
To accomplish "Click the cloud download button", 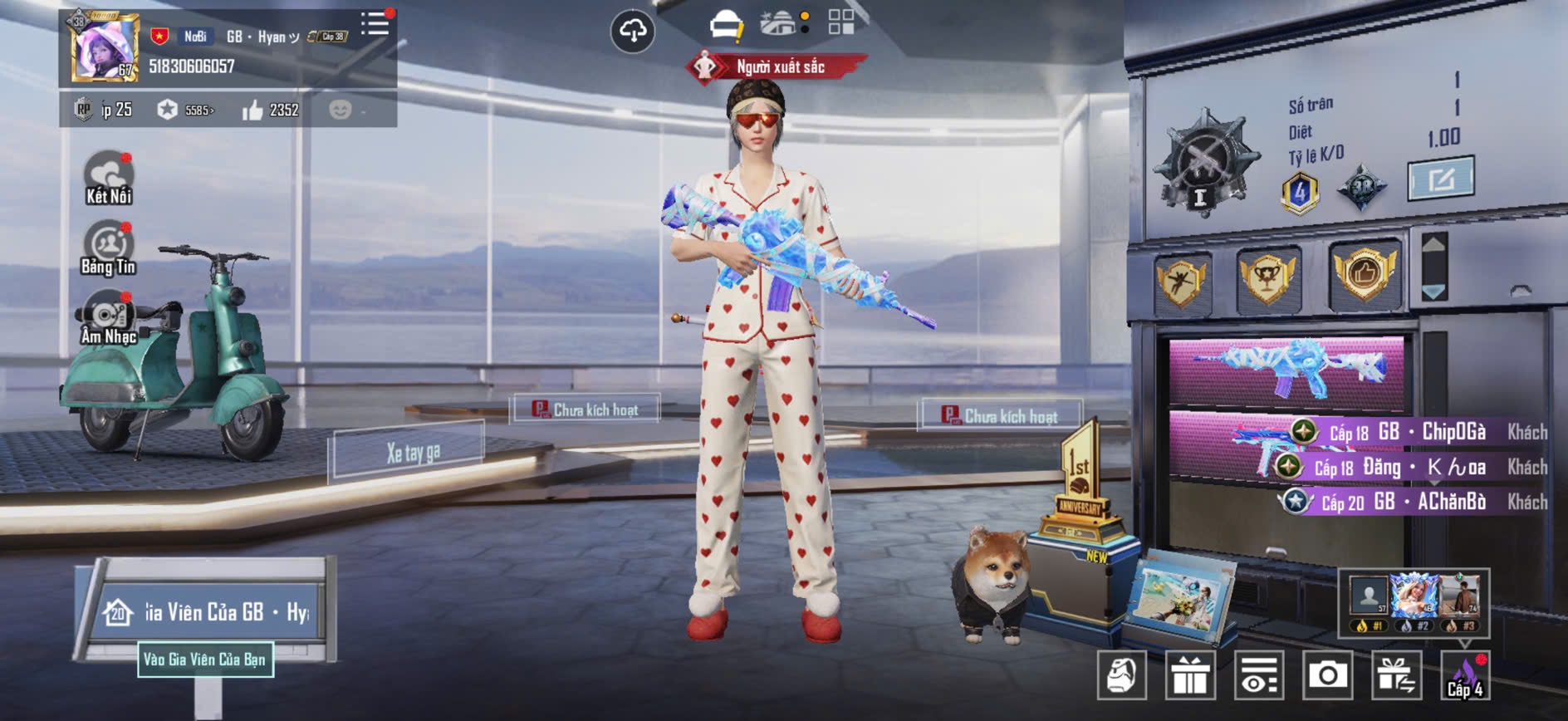I will (x=633, y=32).
